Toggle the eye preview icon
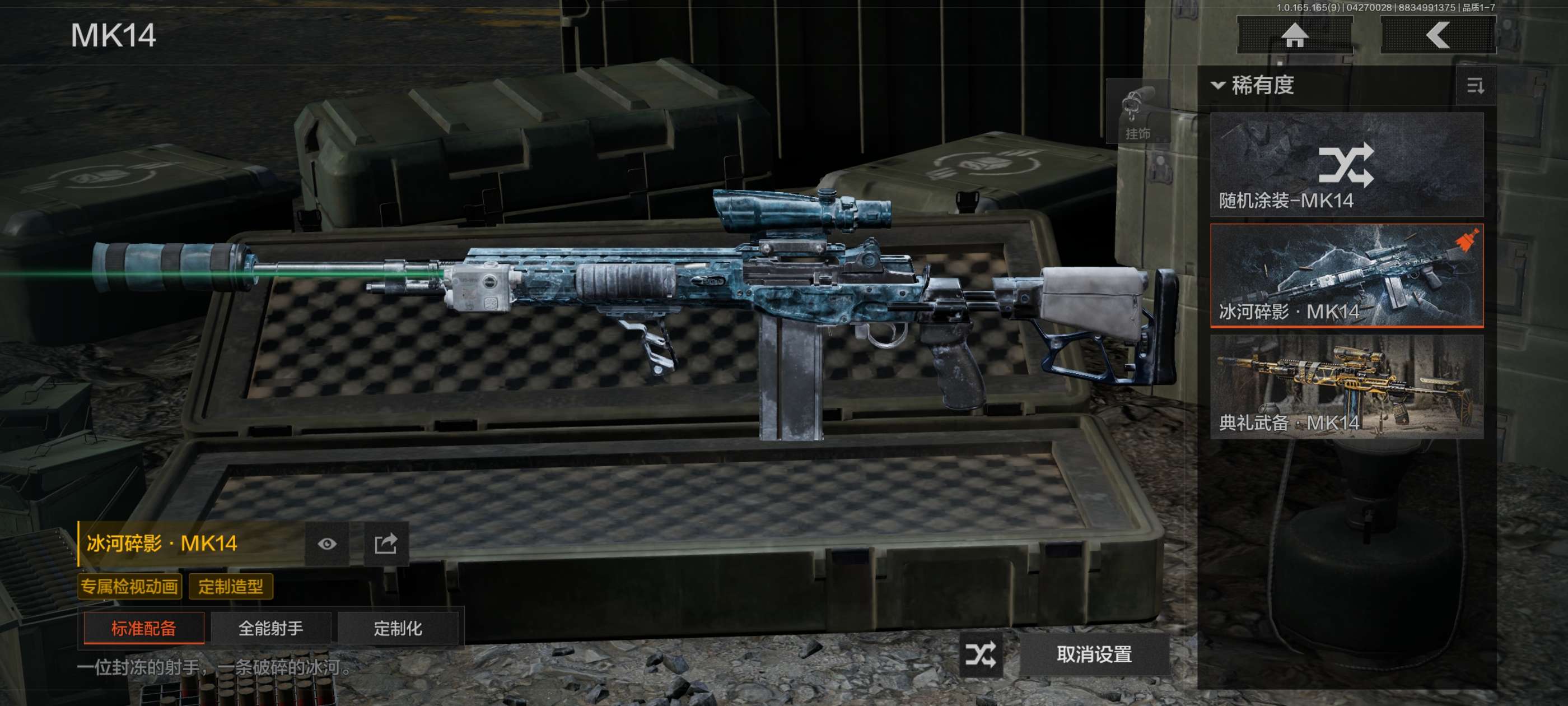Viewport: 1568px width, 706px height. pos(327,544)
